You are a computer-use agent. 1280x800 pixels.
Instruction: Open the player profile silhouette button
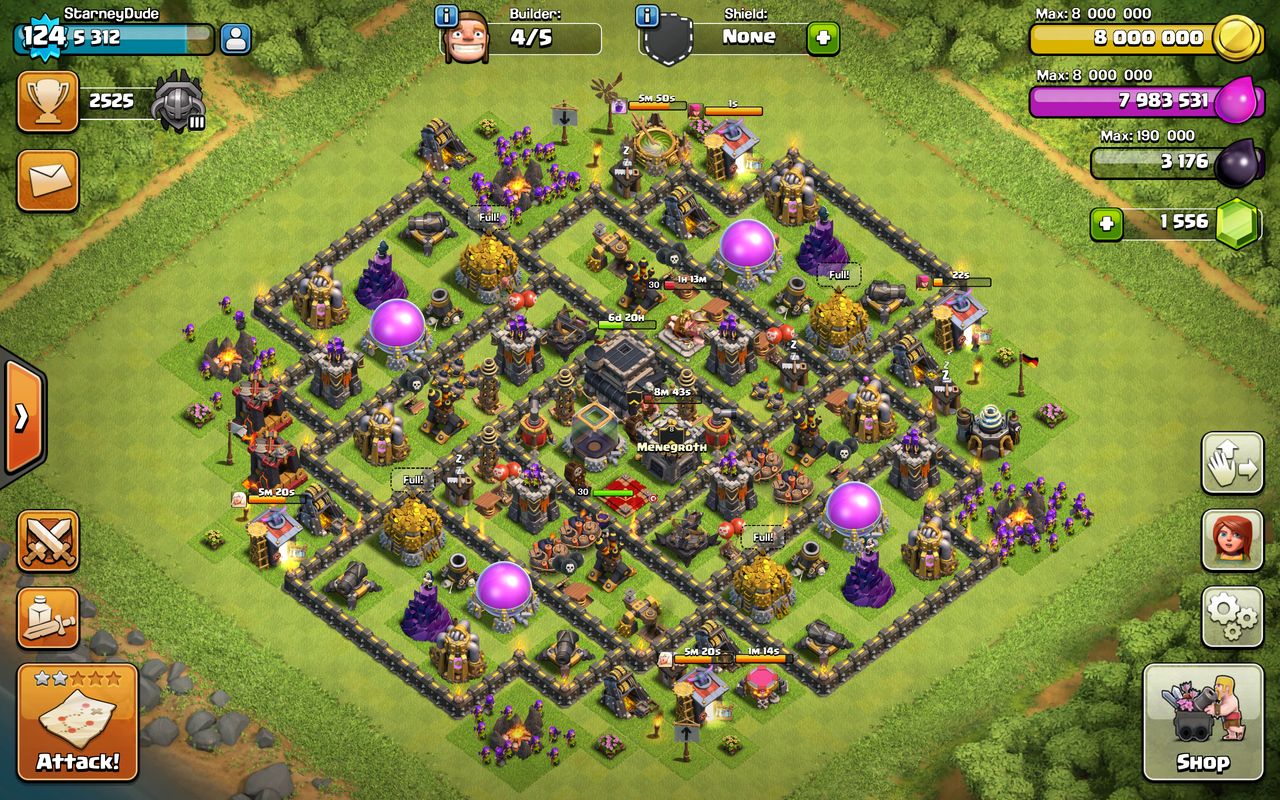[235, 39]
